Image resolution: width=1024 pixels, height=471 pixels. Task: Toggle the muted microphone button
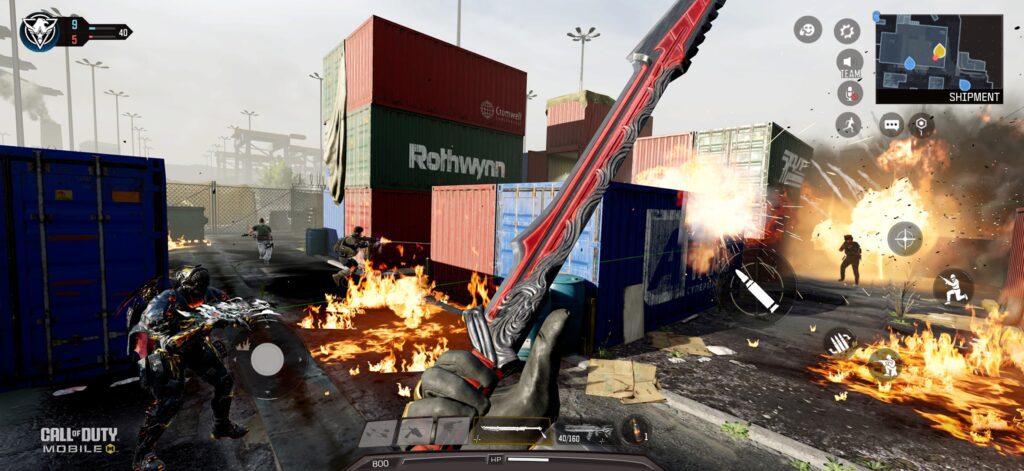click(849, 94)
